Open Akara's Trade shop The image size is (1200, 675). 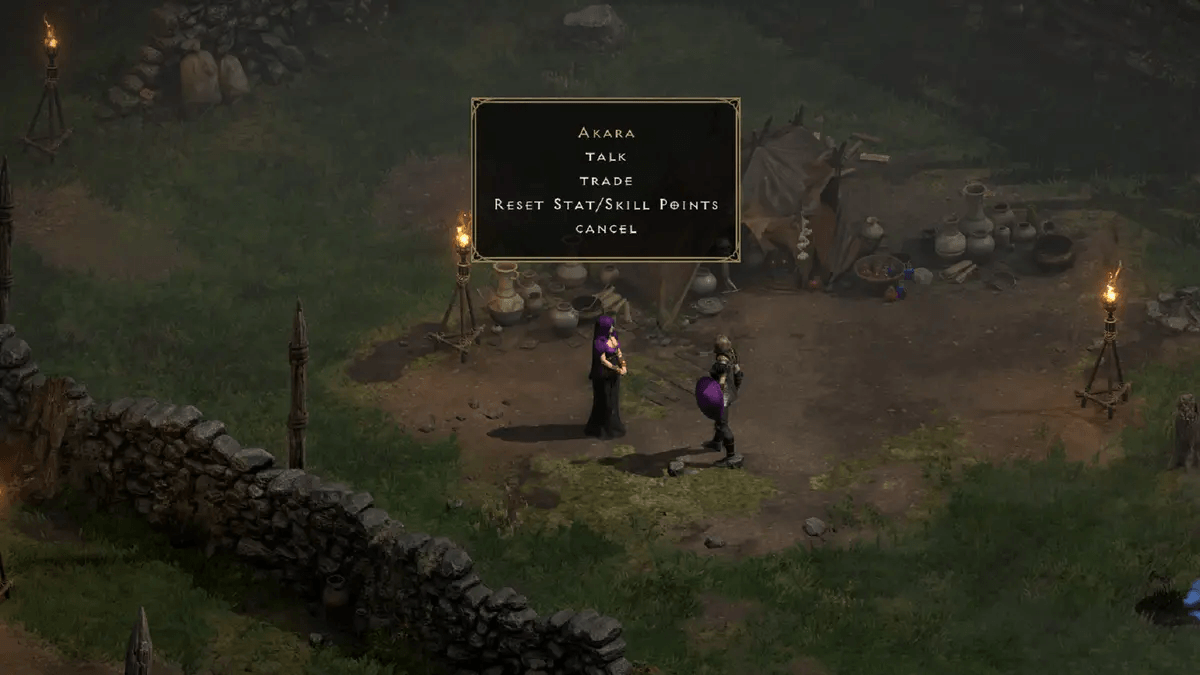[606, 180]
